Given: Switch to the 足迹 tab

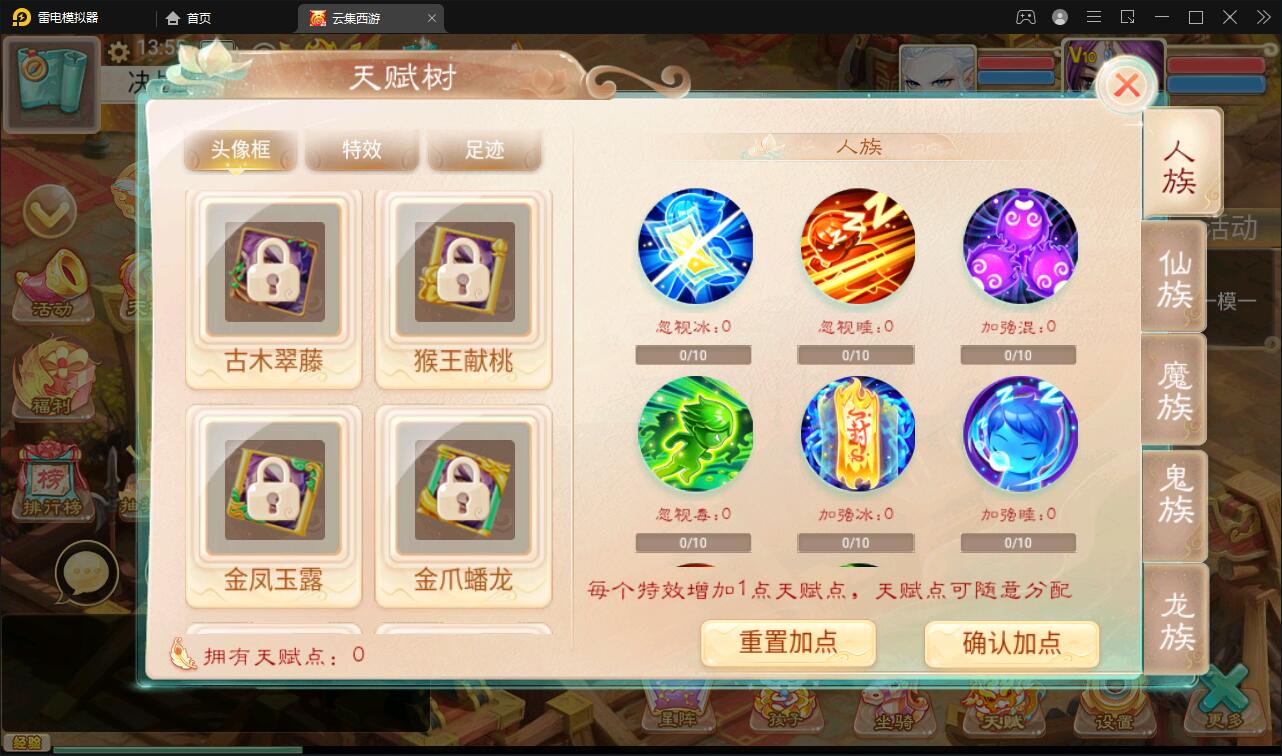Looking at the screenshot, I should click(484, 149).
